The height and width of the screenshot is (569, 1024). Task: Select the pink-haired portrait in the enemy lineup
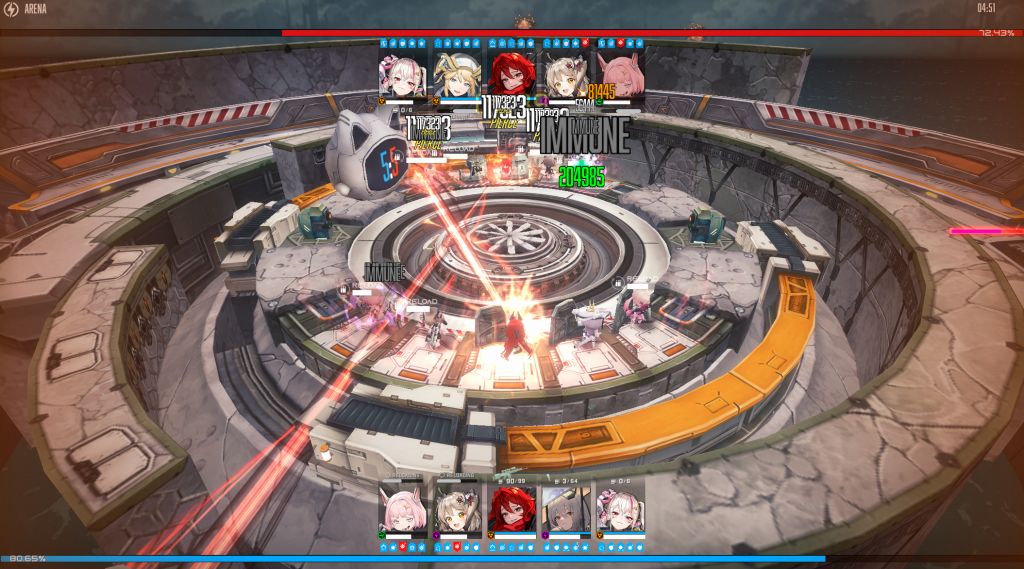coord(620,73)
